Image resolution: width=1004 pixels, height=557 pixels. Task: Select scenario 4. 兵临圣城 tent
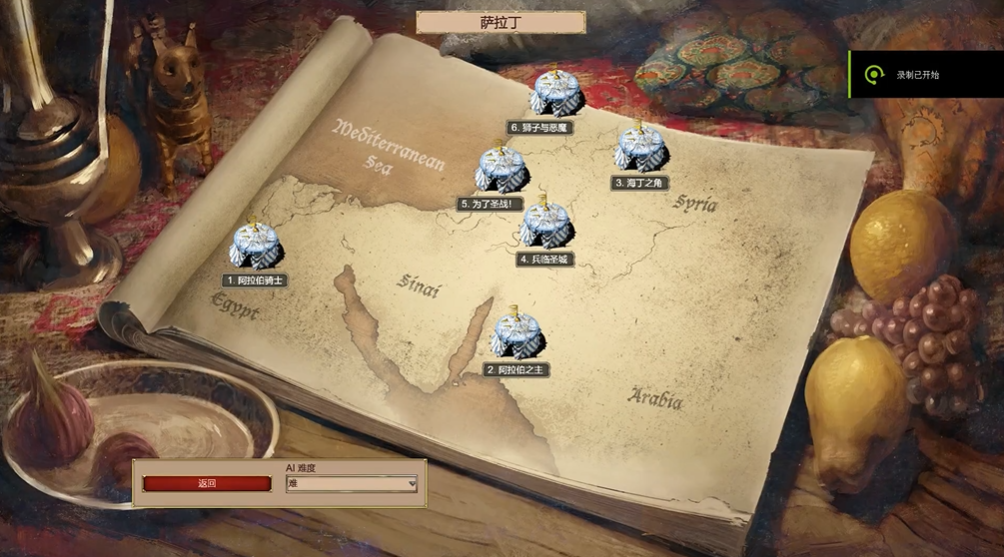click(x=546, y=226)
